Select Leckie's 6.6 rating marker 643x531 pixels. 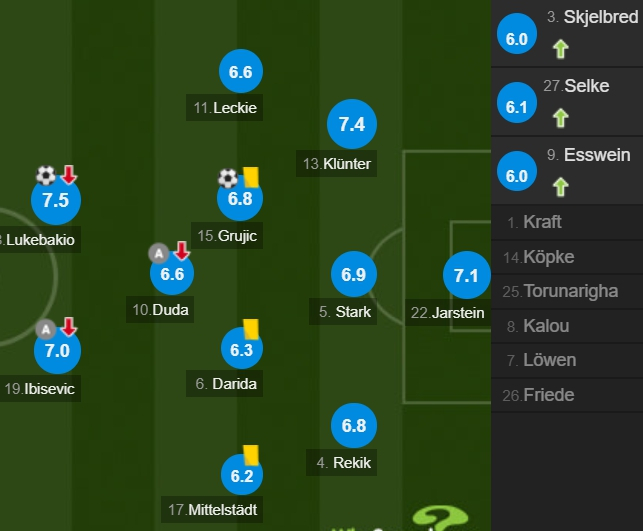241,71
